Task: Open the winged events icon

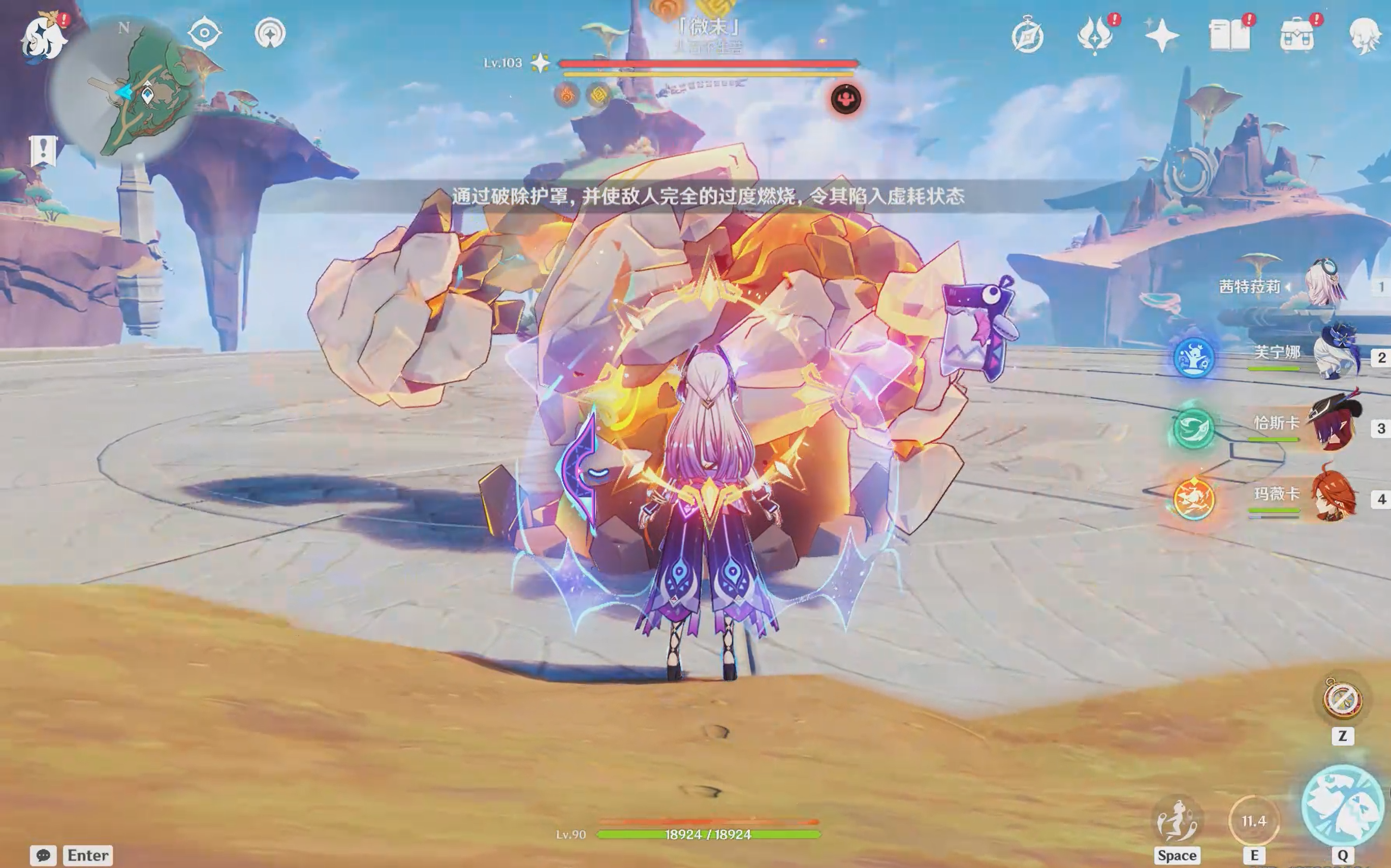Action: point(1095,35)
